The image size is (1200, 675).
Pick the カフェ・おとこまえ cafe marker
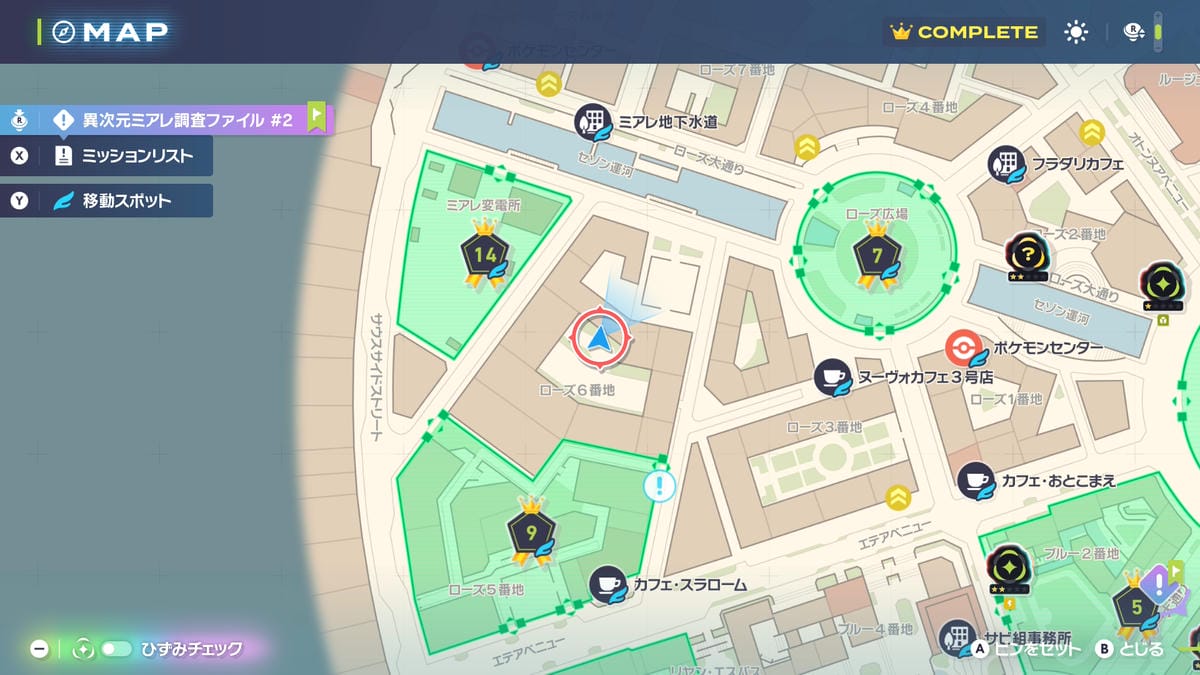[x=975, y=481]
